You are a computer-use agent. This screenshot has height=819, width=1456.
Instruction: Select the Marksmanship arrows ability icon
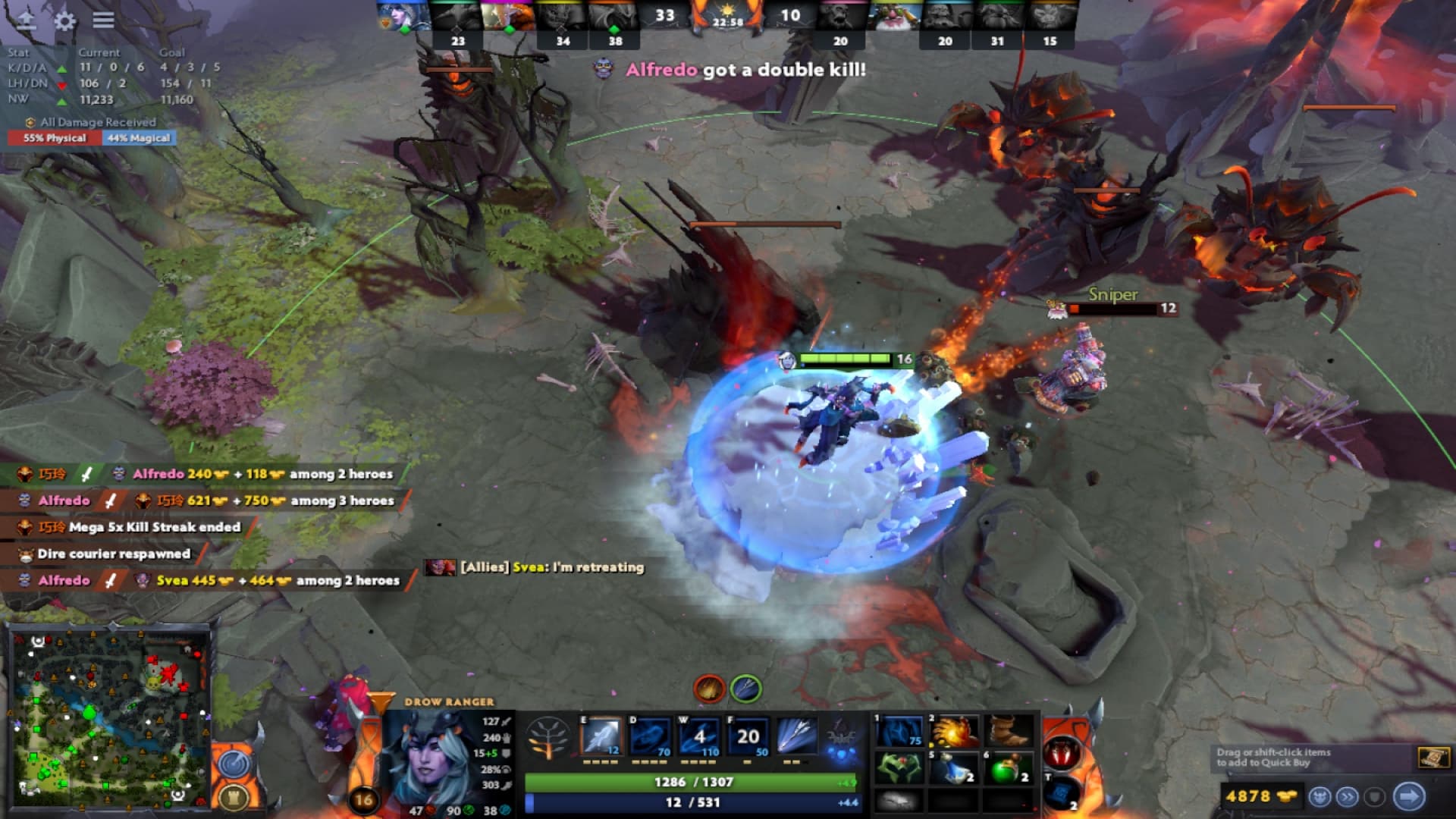pyautogui.click(x=797, y=736)
